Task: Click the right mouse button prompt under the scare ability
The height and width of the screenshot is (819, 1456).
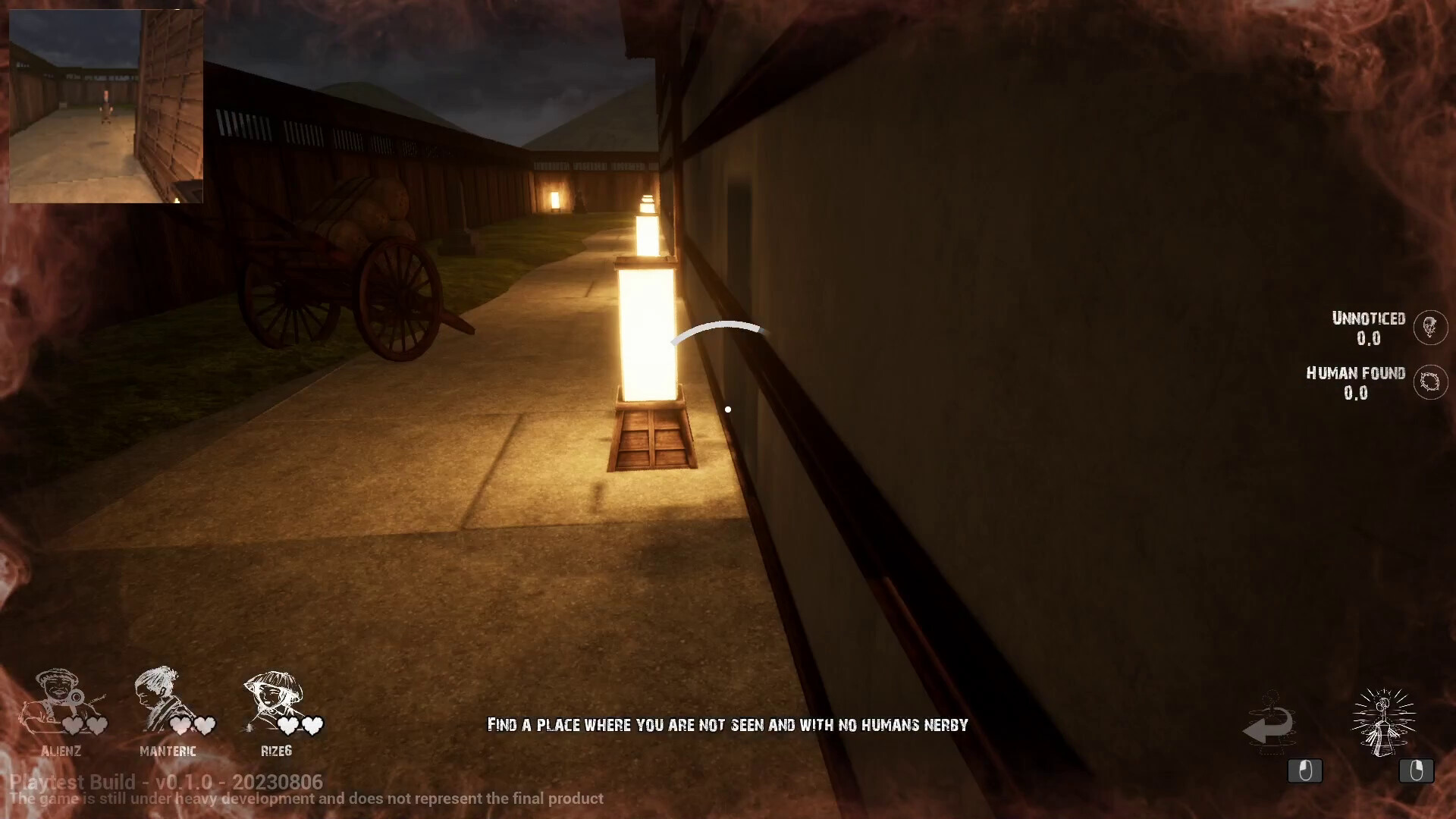Action: 1417,772
